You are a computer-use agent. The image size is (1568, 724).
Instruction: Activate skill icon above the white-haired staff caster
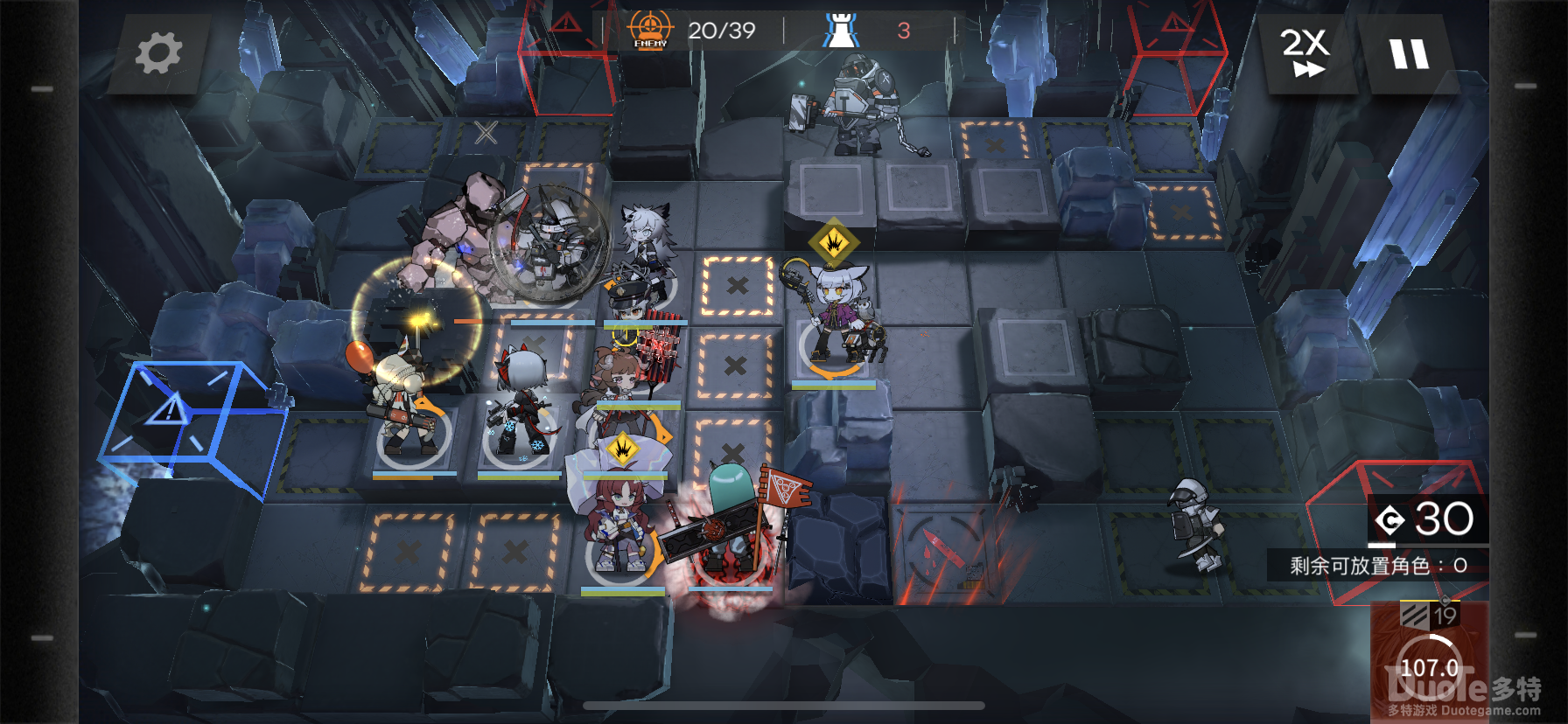[834, 242]
